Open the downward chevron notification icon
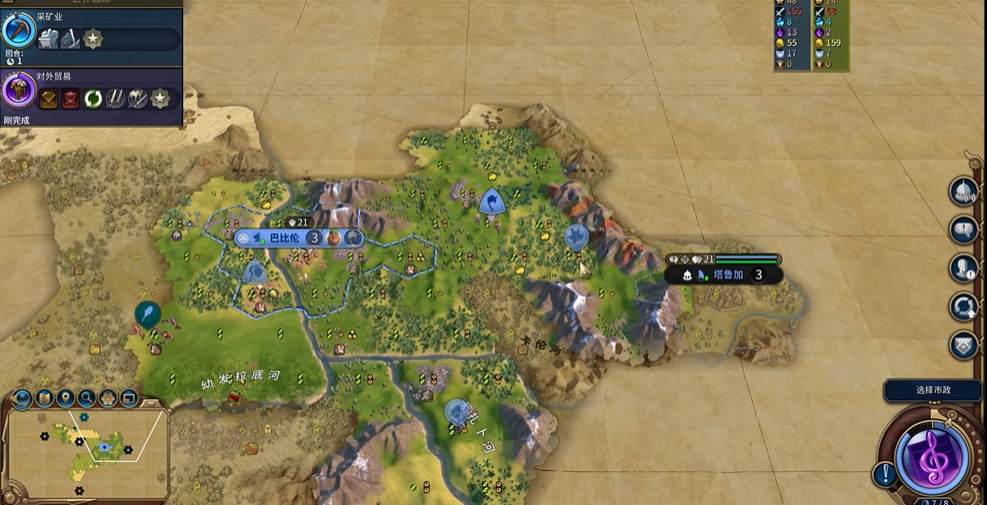This screenshot has width=987, height=505. coord(962,345)
